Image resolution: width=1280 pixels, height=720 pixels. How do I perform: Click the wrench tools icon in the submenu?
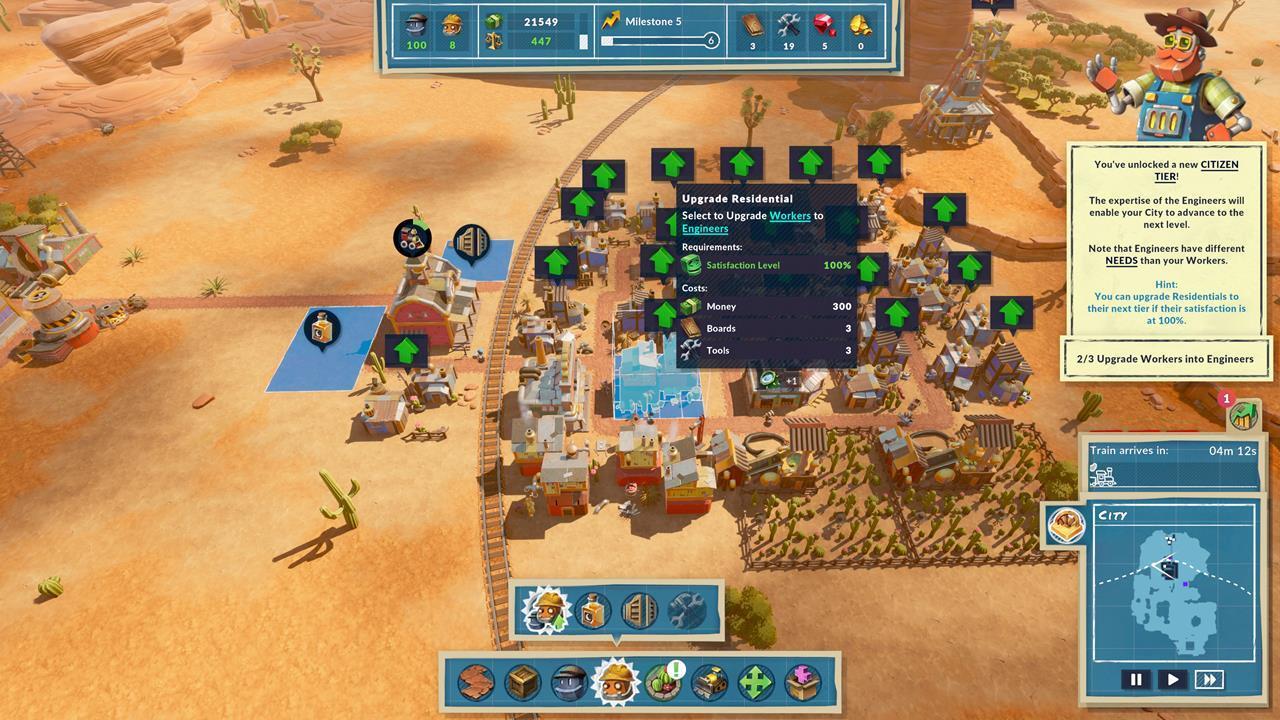click(686, 610)
